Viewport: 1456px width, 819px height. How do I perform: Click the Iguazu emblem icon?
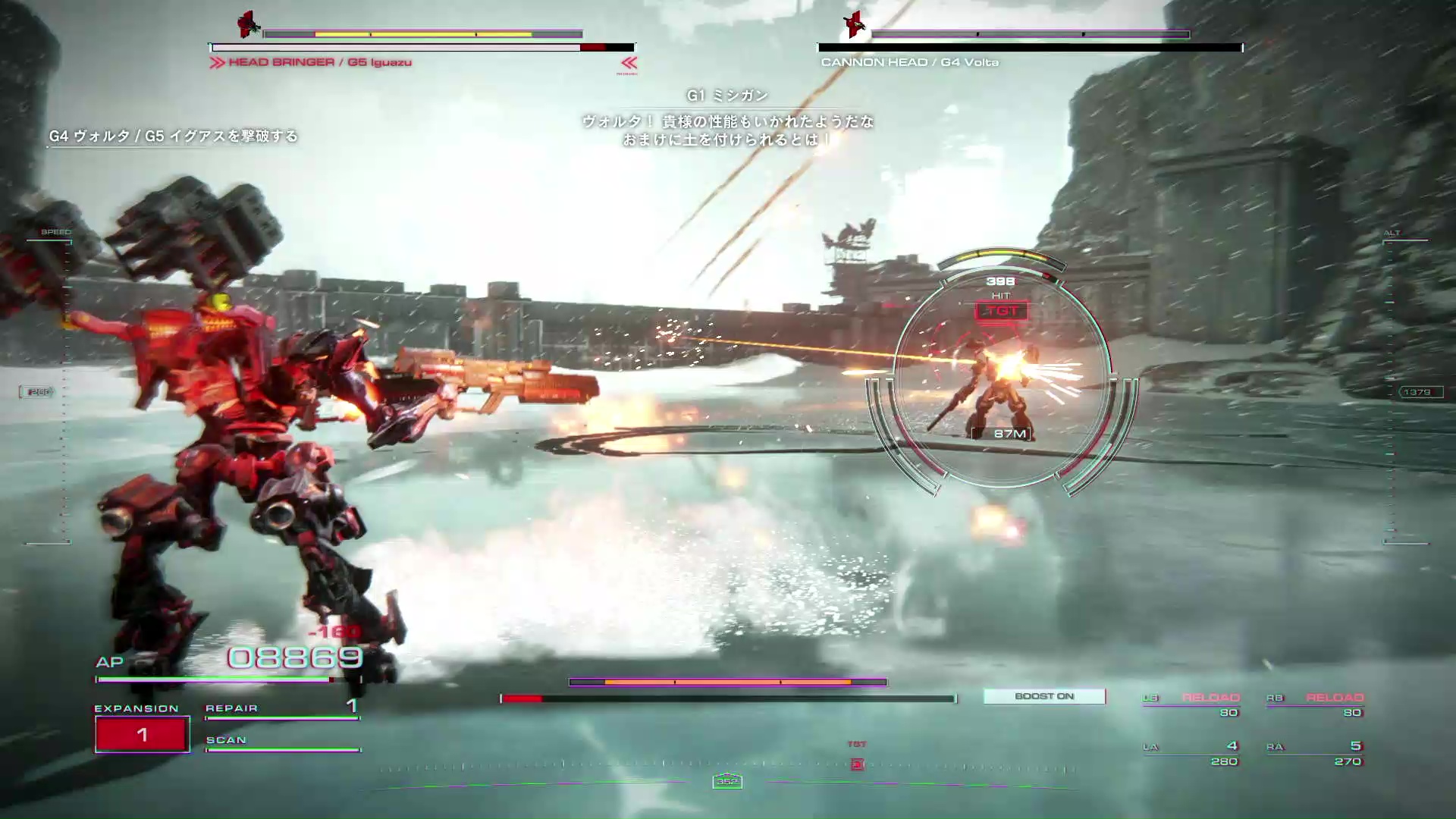(248, 24)
